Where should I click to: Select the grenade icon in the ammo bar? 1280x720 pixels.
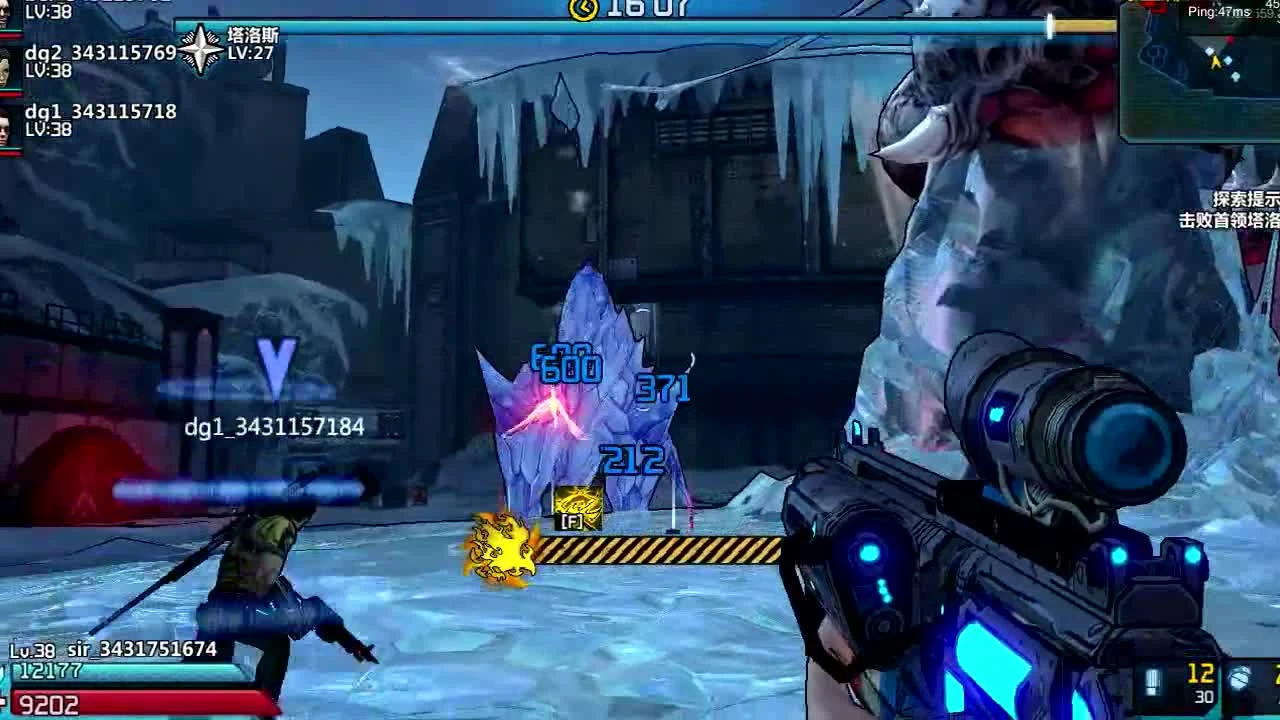click(x=1239, y=677)
